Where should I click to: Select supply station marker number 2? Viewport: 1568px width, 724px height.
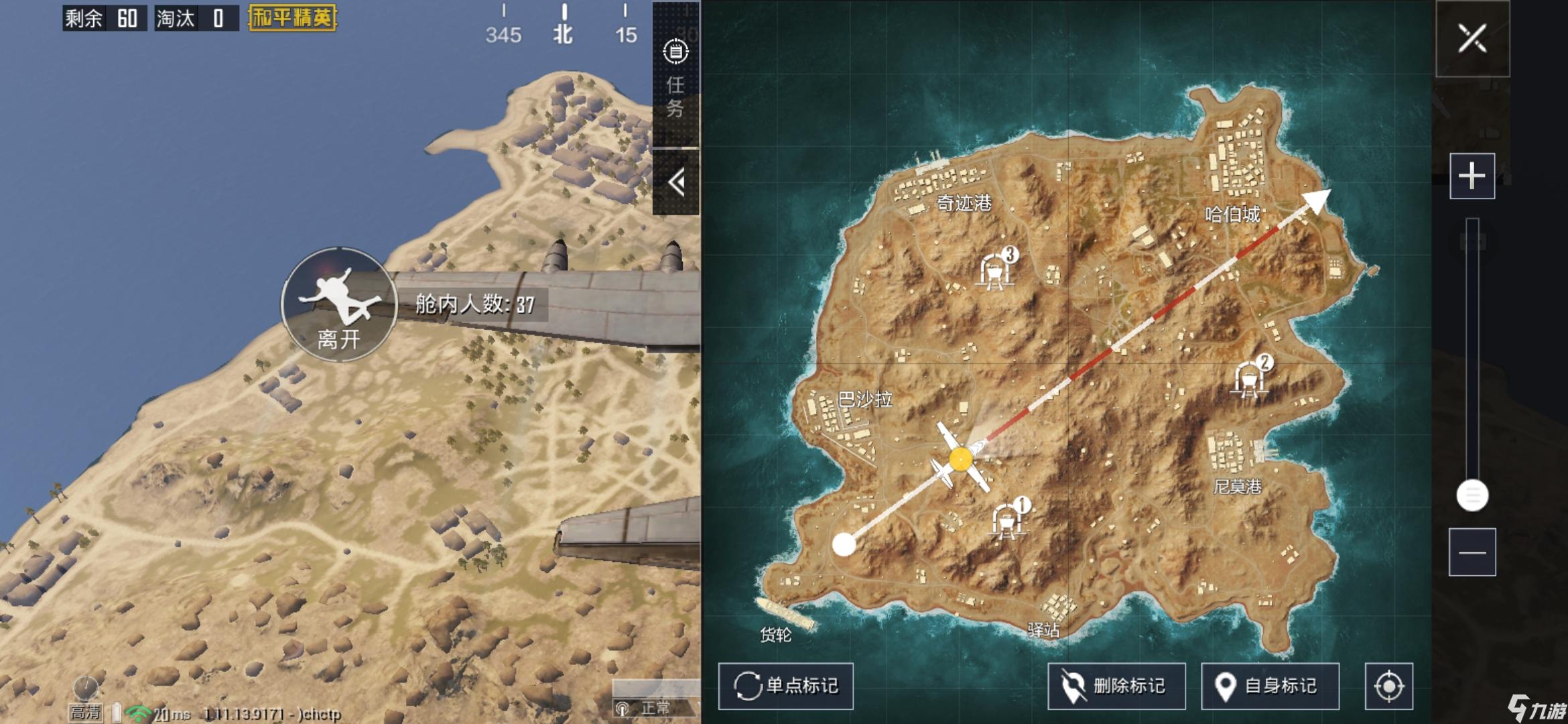point(1250,379)
